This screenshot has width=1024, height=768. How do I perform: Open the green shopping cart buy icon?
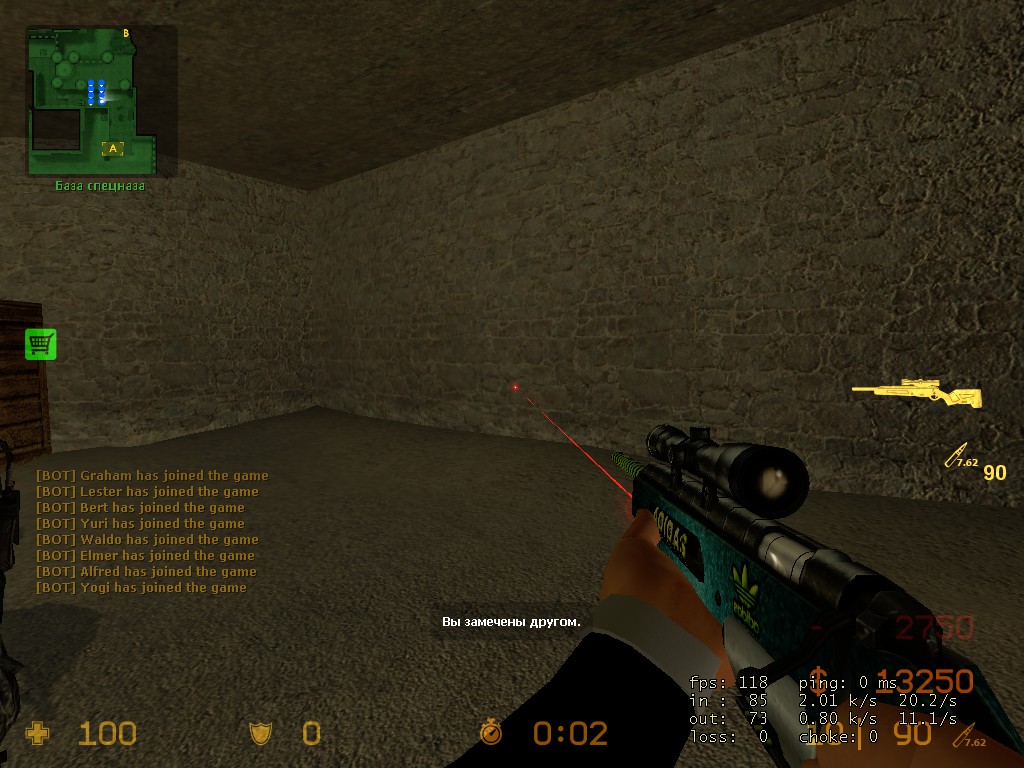[41, 344]
